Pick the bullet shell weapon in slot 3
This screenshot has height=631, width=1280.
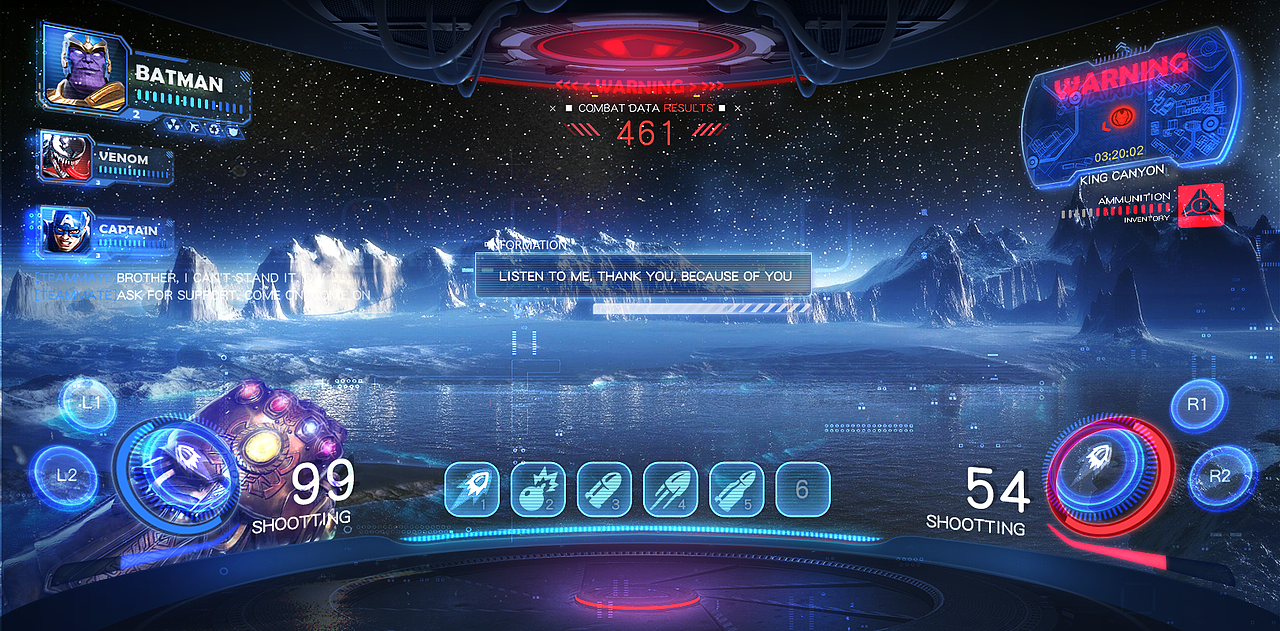pos(603,489)
